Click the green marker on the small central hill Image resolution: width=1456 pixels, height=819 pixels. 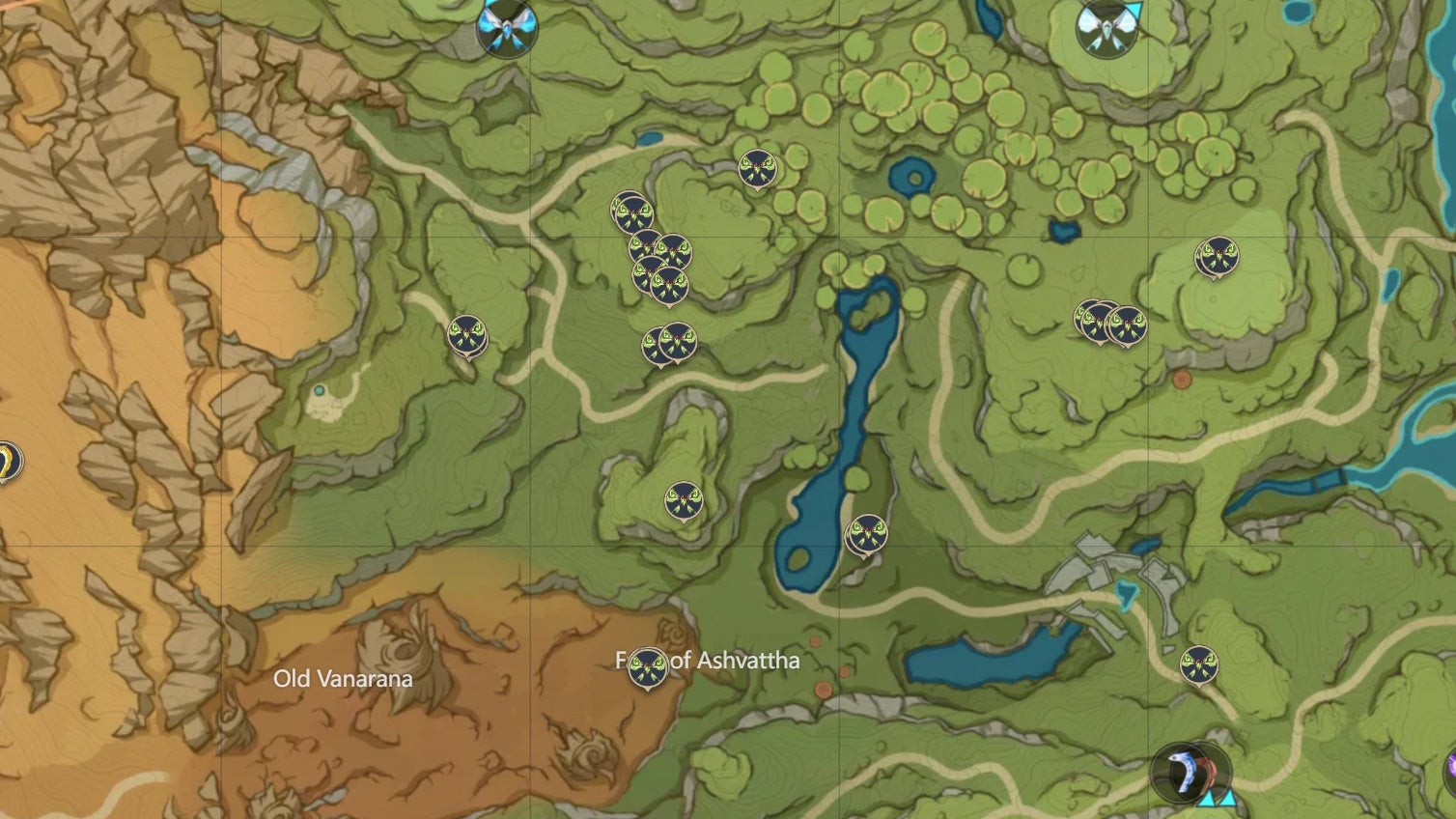coord(682,500)
